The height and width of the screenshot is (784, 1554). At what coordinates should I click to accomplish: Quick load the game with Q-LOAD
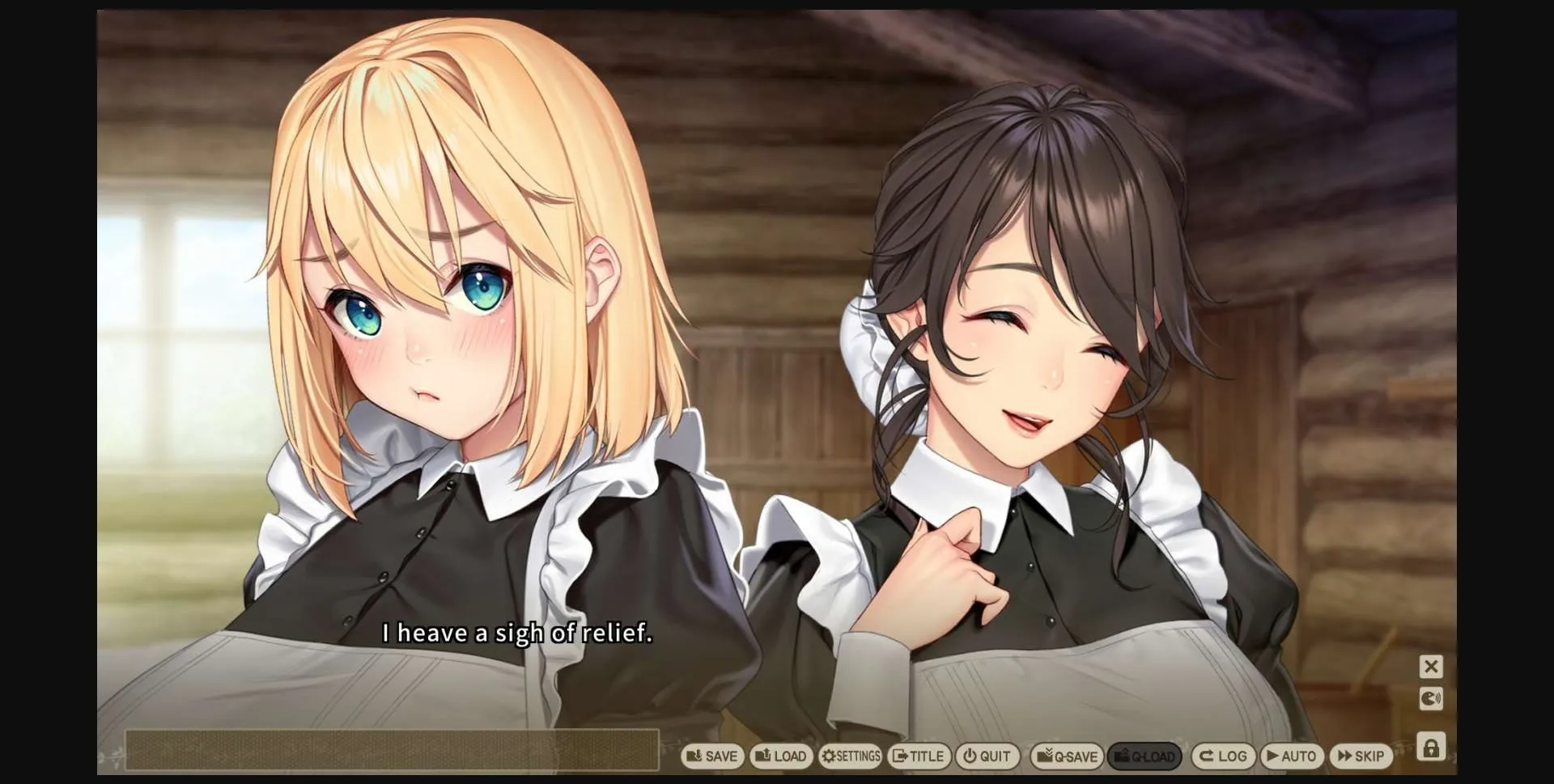pyautogui.click(x=1146, y=756)
